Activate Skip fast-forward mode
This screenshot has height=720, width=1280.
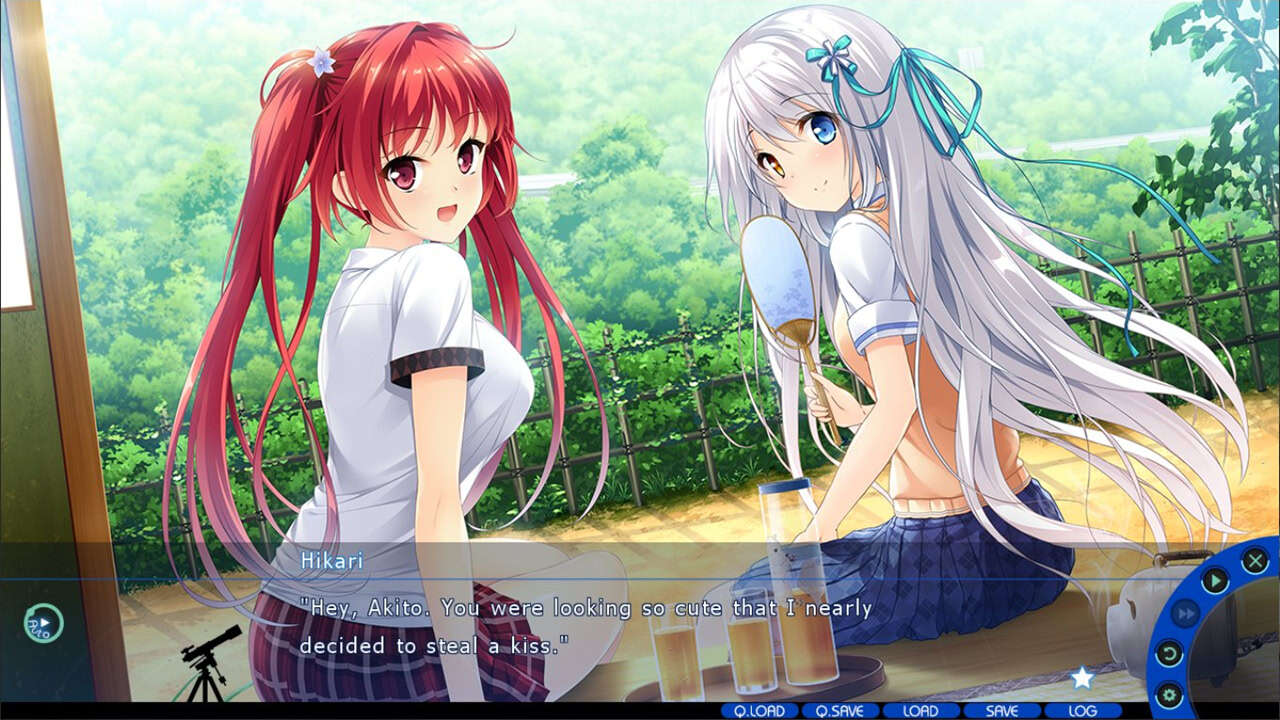(x=1185, y=612)
